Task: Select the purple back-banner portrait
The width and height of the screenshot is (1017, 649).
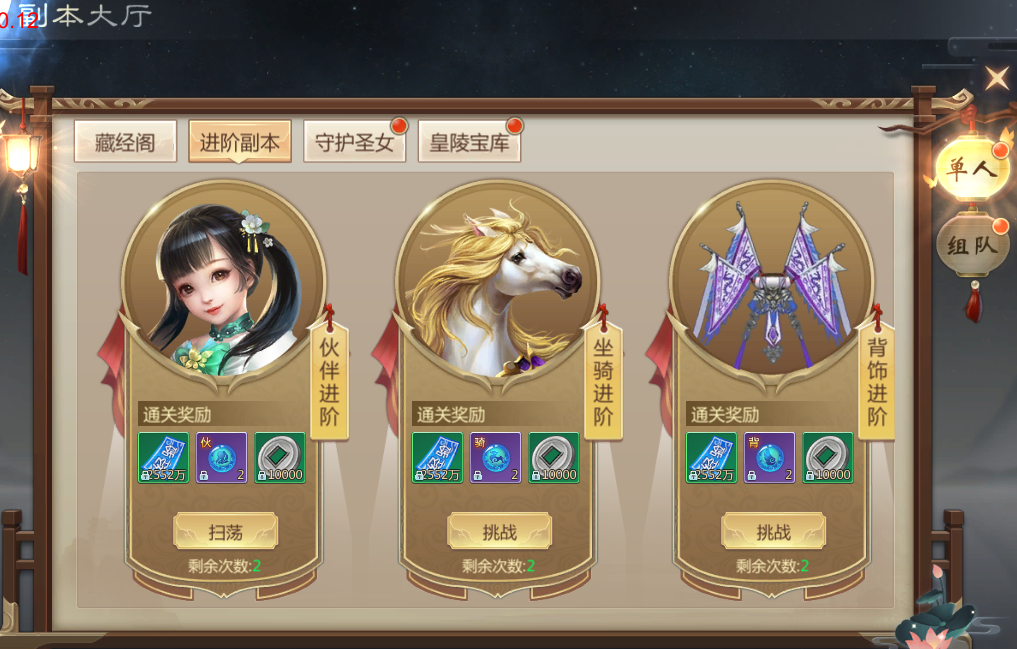Action: 771,280
